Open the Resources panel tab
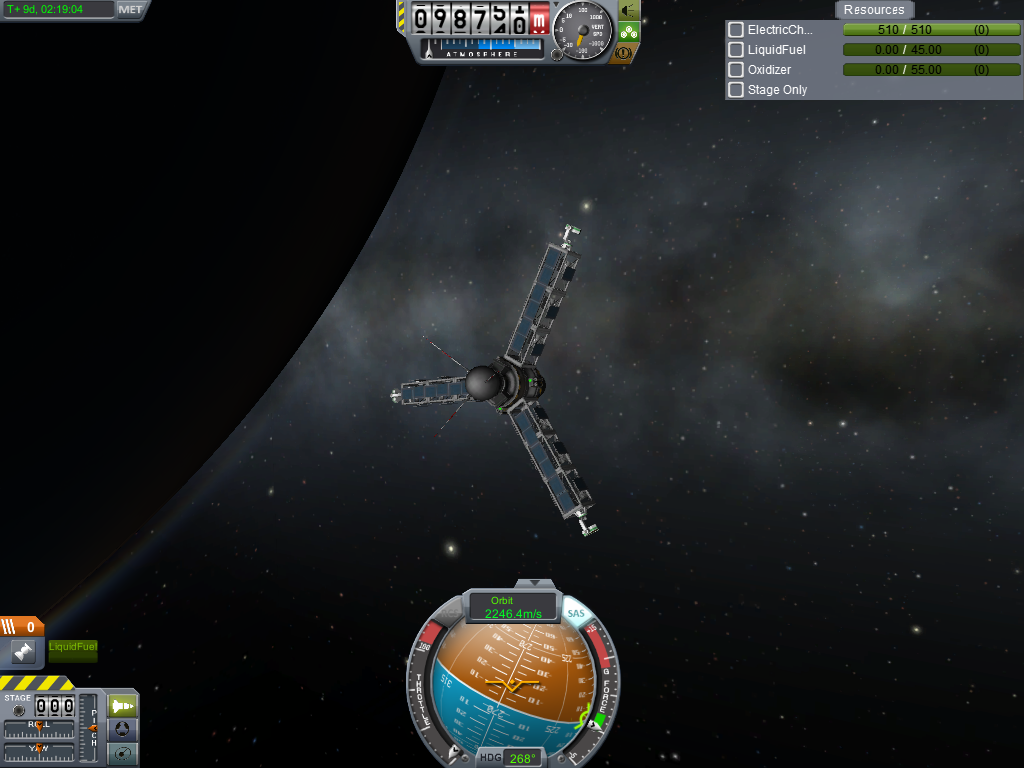This screenshot has width=1024, height=768. 873,10
